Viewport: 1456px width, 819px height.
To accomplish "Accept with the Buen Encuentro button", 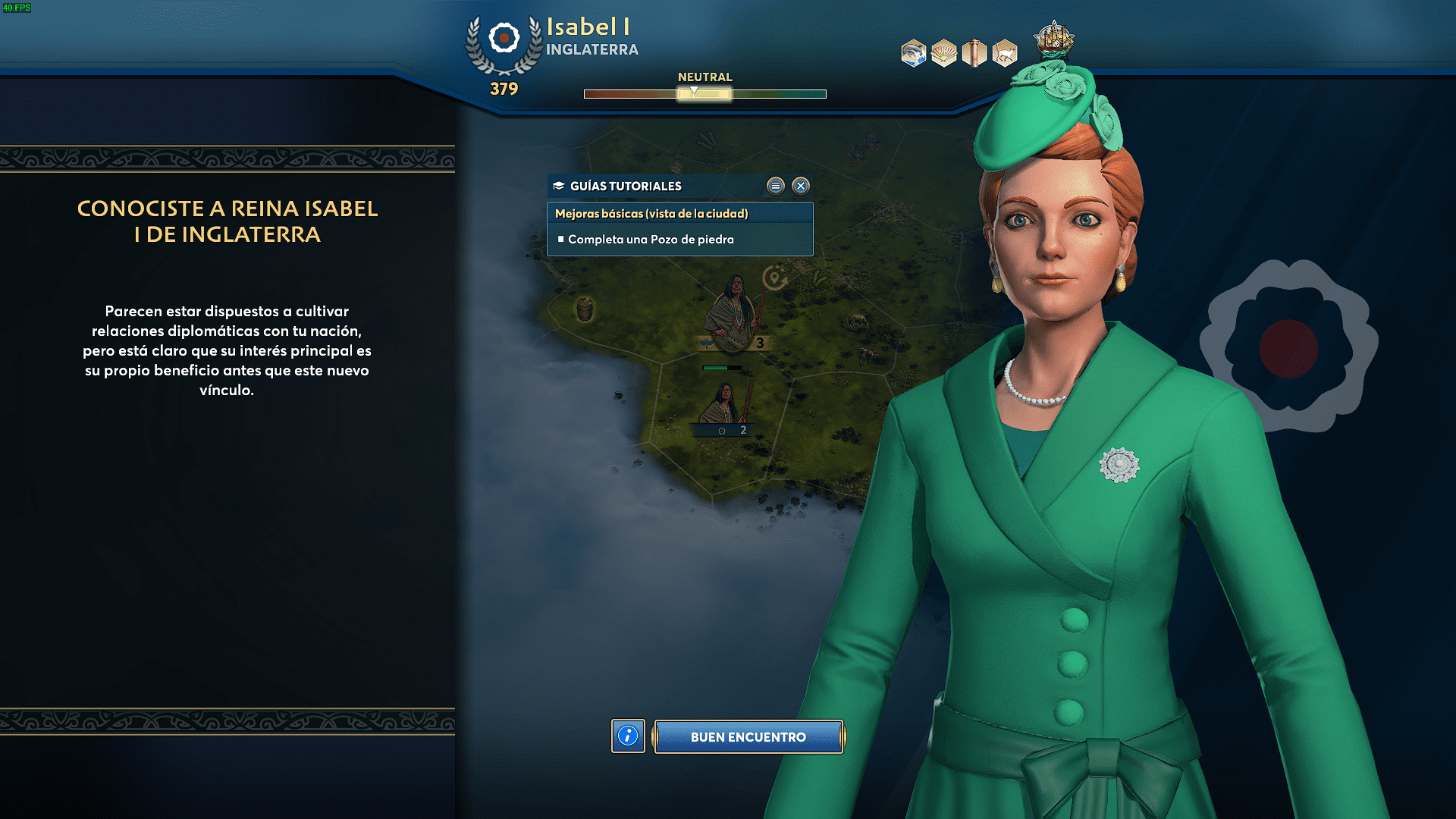I will point(748,736).
